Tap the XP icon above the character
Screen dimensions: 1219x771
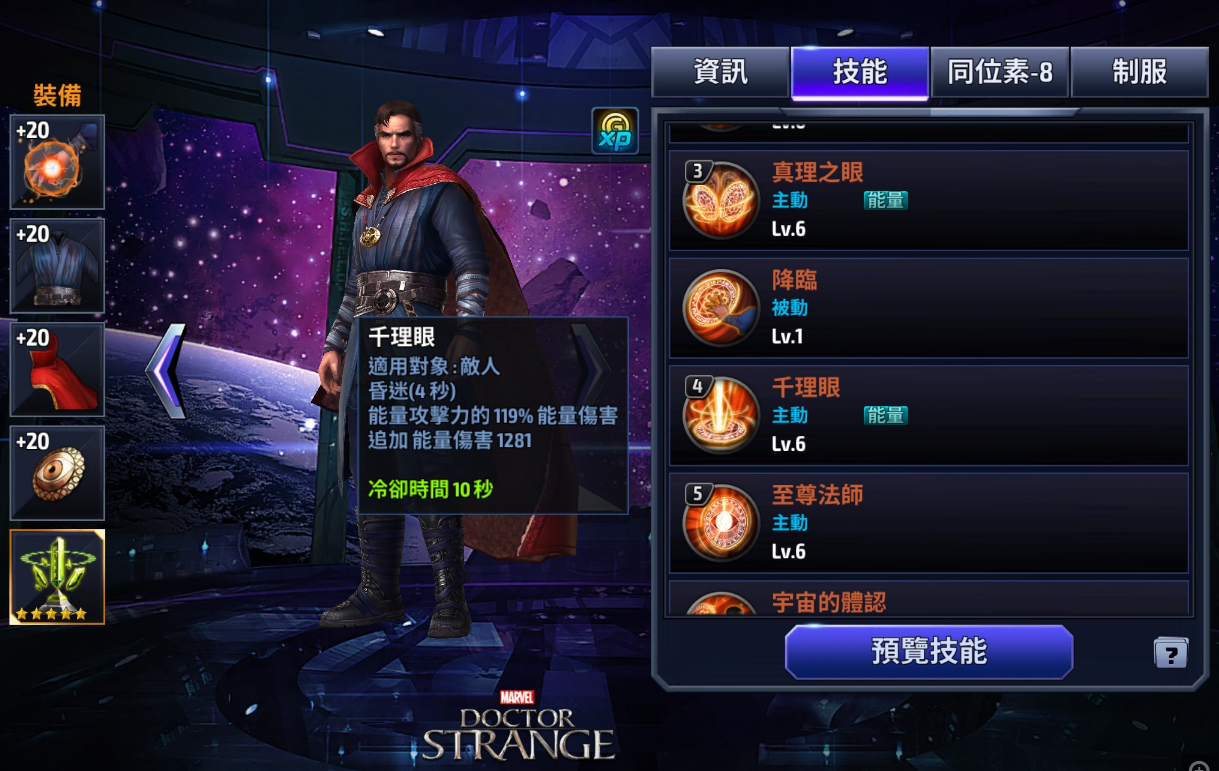614,131
